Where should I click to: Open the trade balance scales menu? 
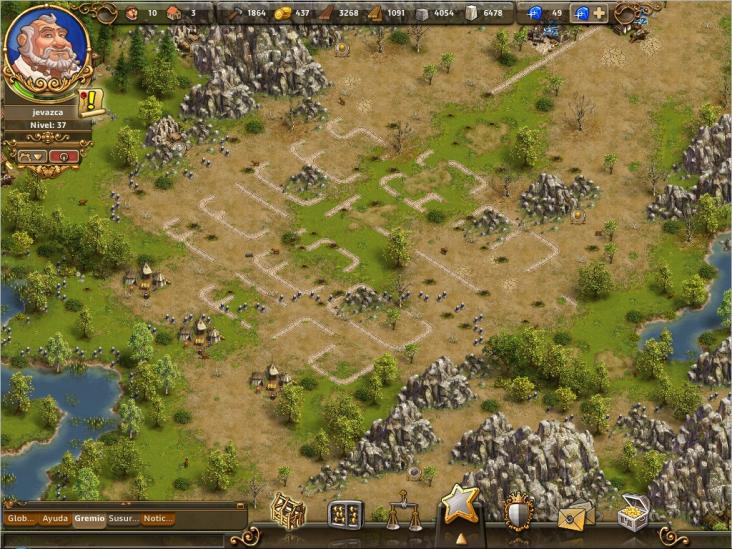403,510
